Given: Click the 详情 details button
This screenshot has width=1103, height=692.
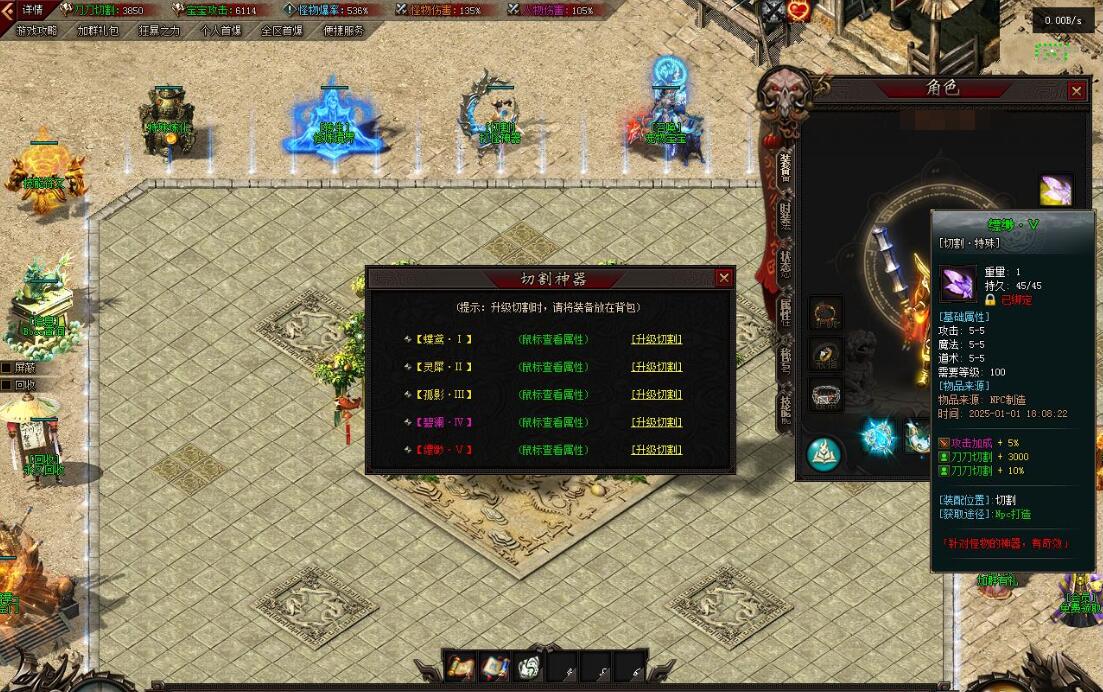Looking at the screenshot, I should (x=32, y=10).
